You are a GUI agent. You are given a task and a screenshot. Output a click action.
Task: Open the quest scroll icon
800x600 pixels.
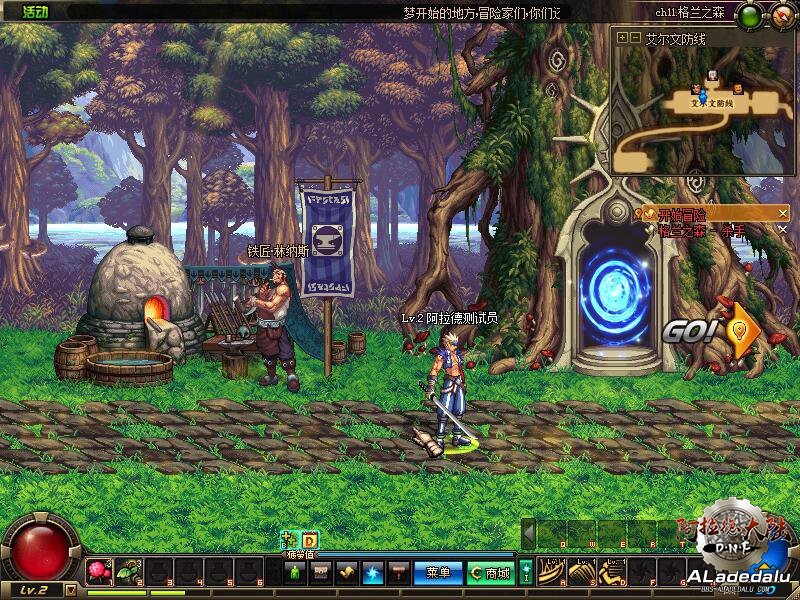(x=347, y=573)
